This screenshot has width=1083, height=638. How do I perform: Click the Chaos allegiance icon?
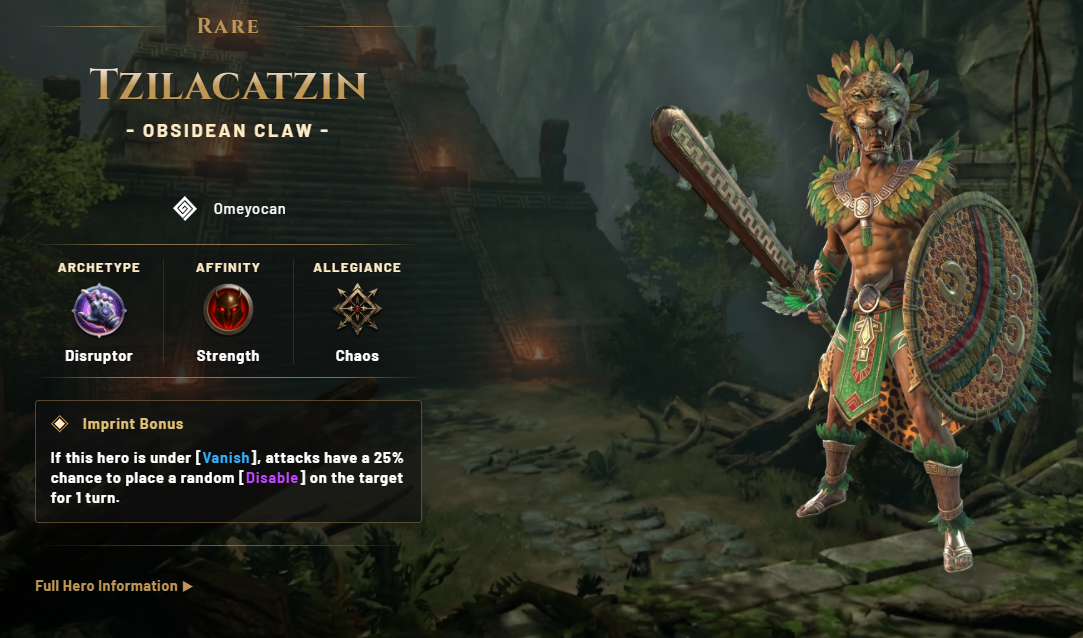click(357, 310)
